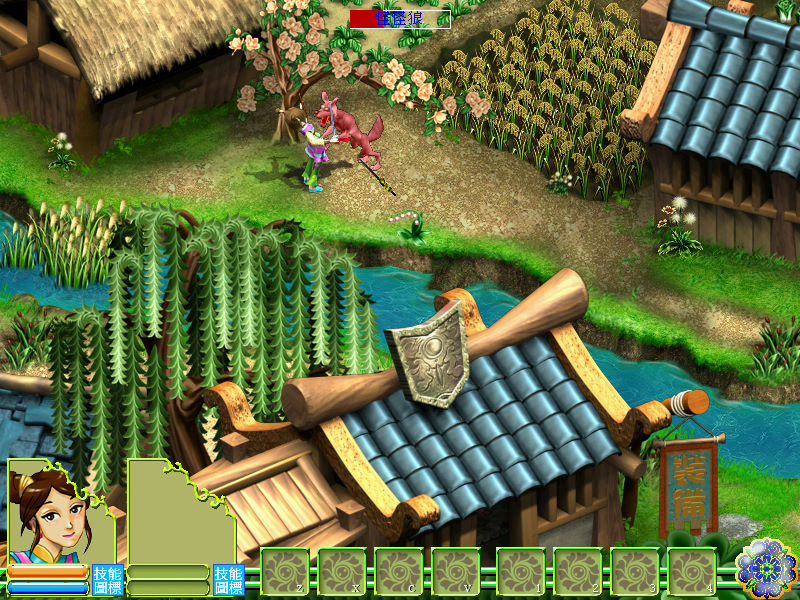Select the hotbar slot labeled V
Viewport: 800px width, 600px height.
[x=457, y=573]
